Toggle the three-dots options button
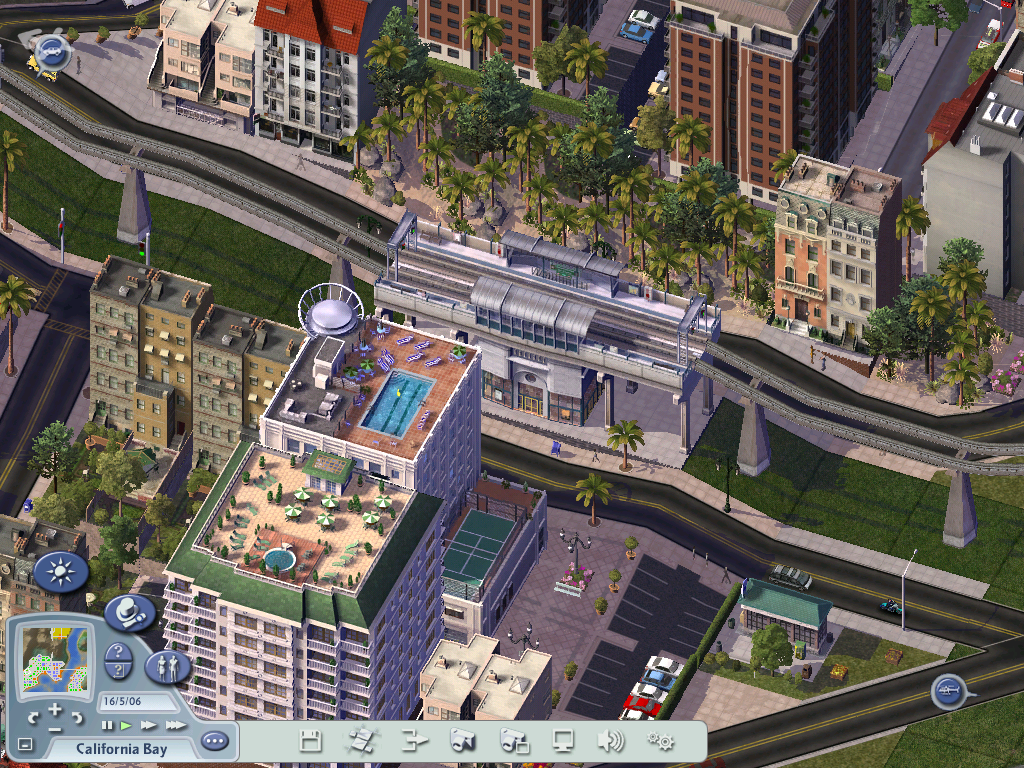 [214, 741]
